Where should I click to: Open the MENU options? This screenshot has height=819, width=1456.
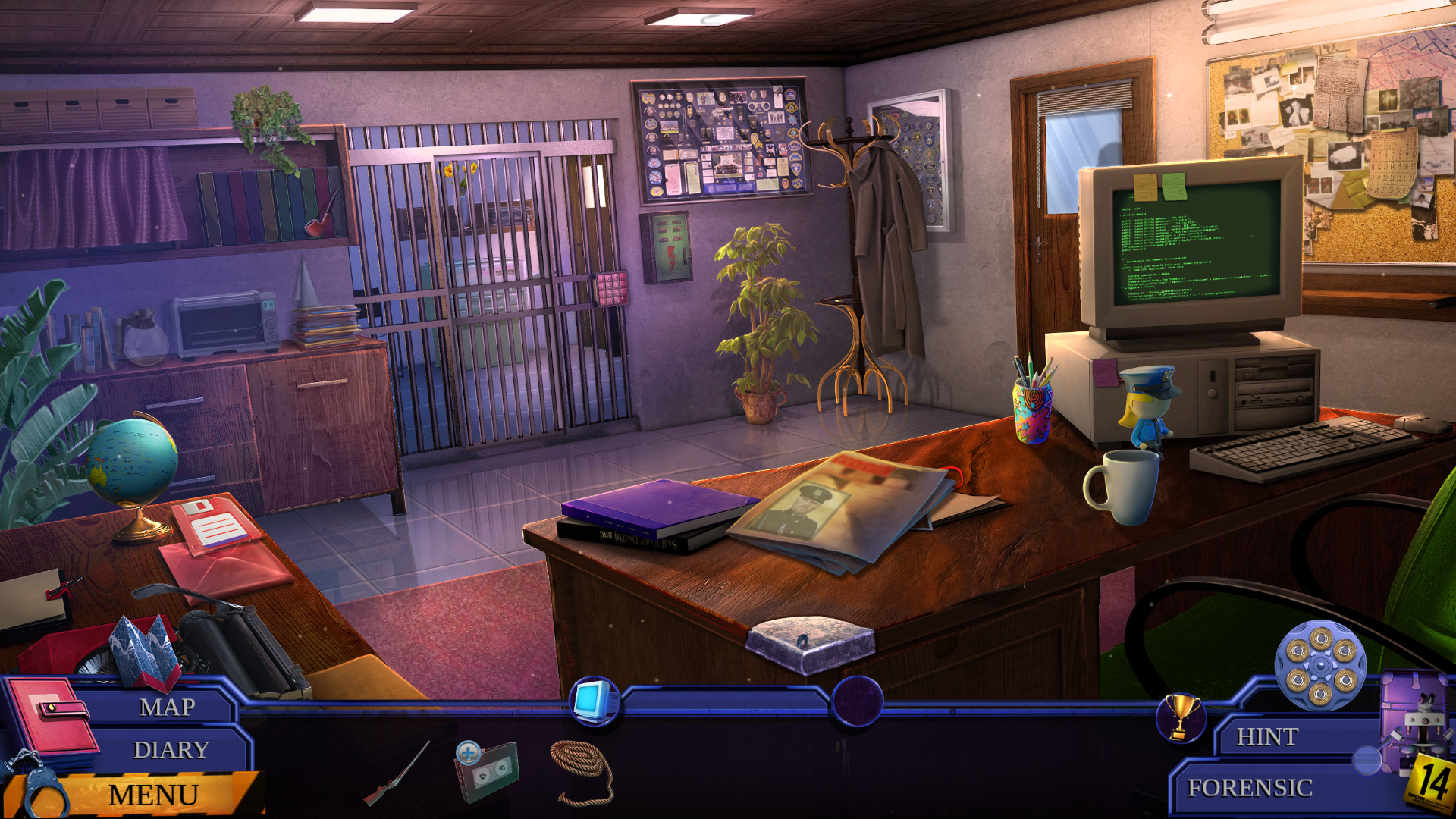click(x=154, y=795)
